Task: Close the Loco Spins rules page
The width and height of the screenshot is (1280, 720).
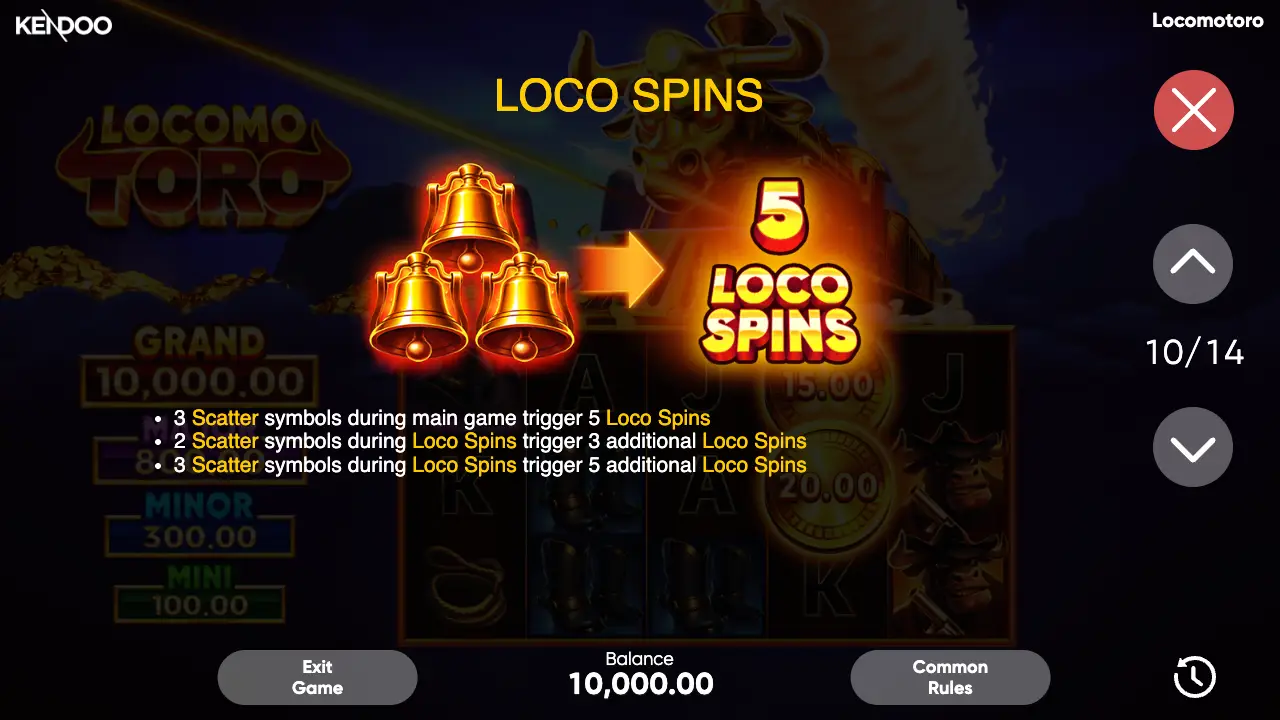Action: pyautogui.click(x=1193, y=110)
